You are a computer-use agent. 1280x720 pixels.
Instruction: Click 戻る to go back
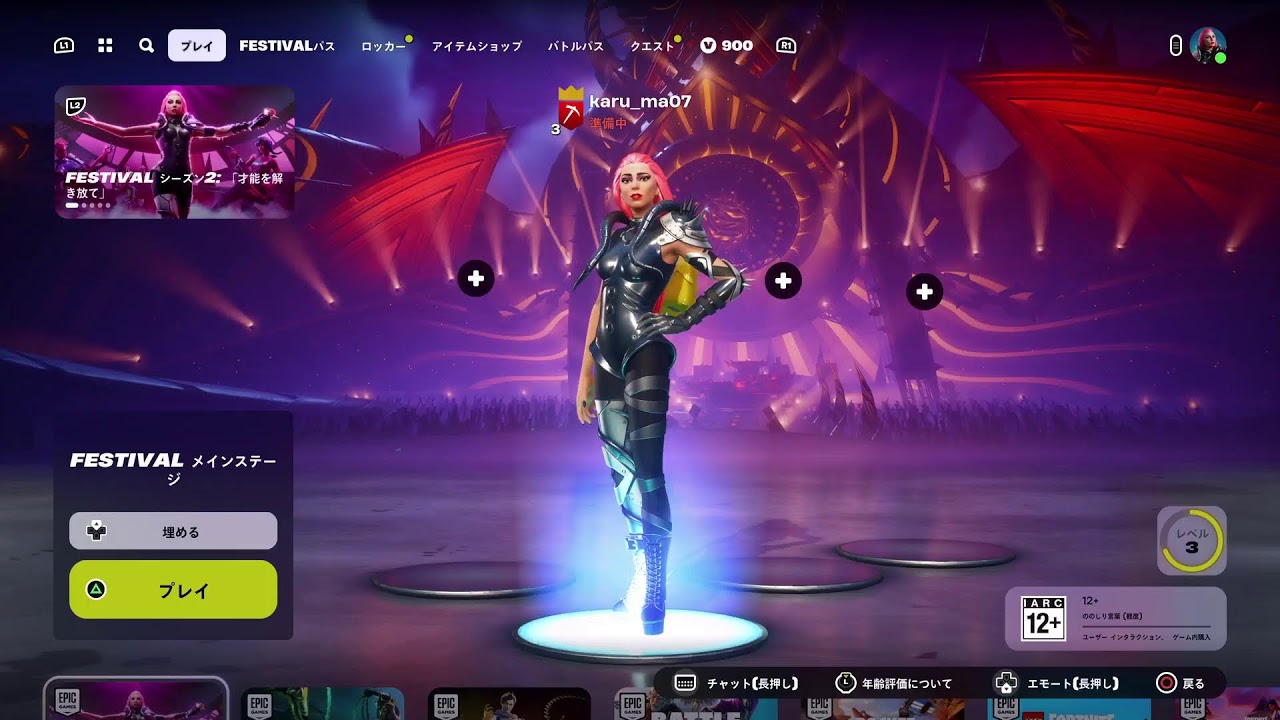(x=1181, y=684)
